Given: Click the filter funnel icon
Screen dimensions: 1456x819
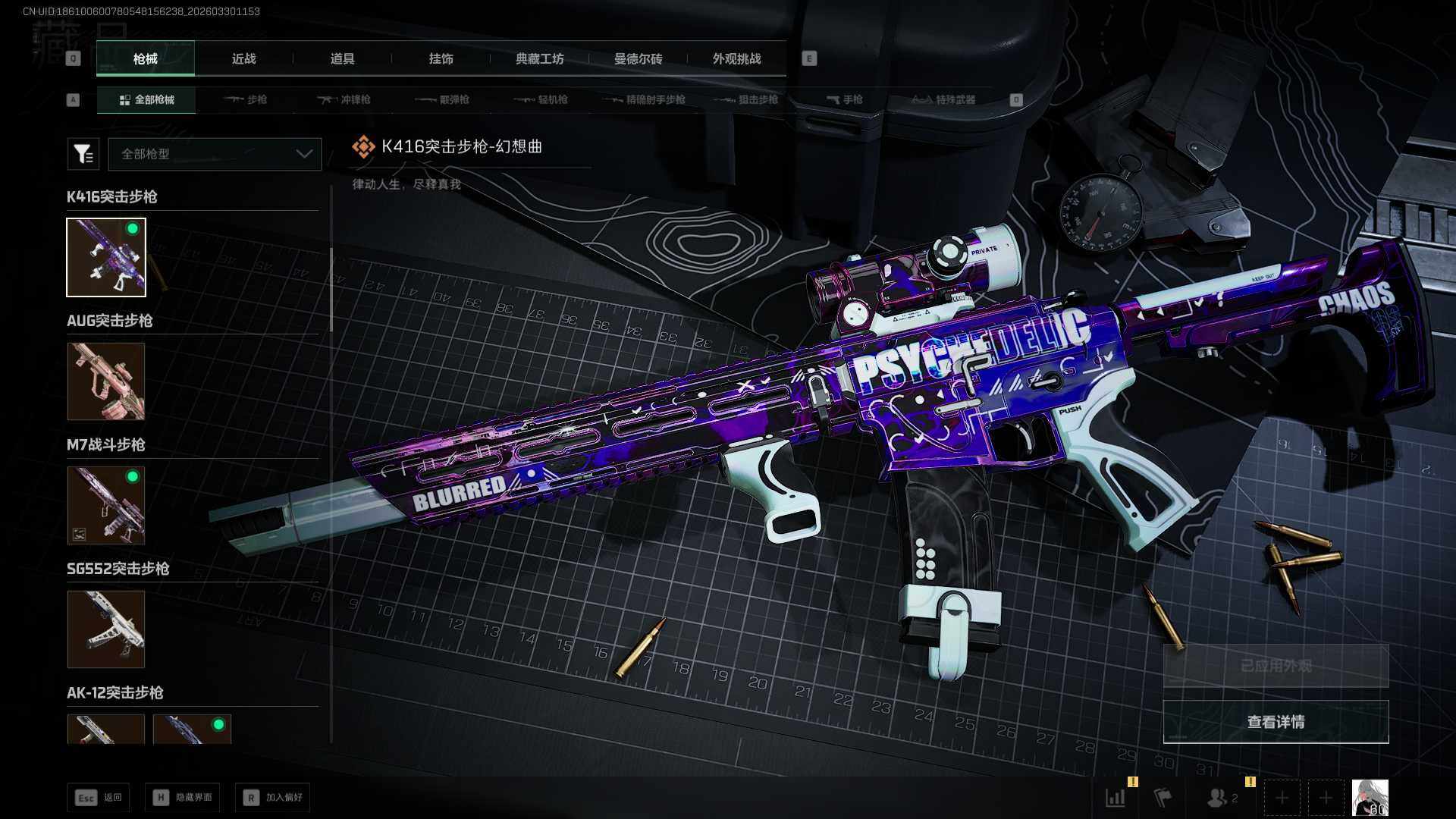Looking at the screenshot, I should 83,154.
